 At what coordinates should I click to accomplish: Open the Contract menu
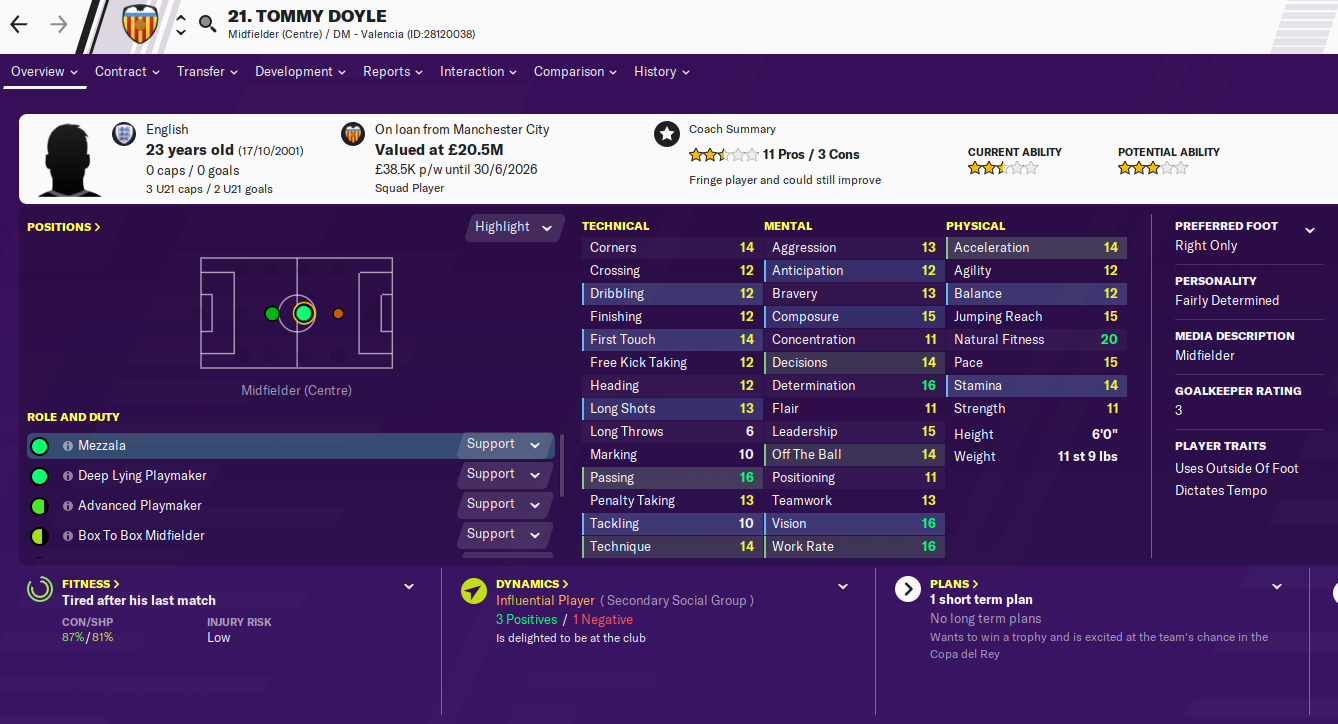[x=127, y=72]
